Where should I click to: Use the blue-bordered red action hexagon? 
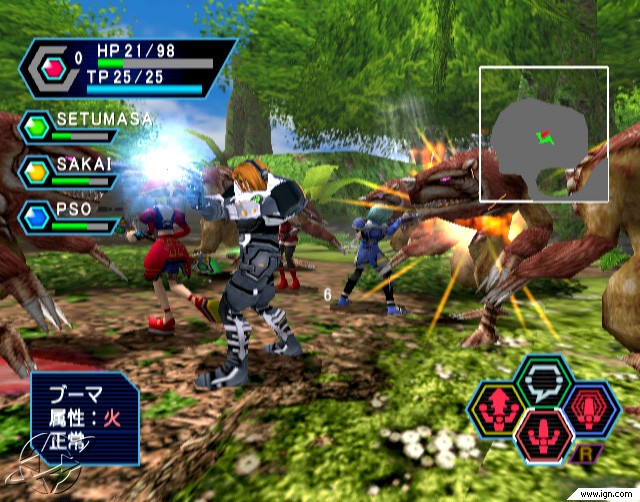click(591, 410)
